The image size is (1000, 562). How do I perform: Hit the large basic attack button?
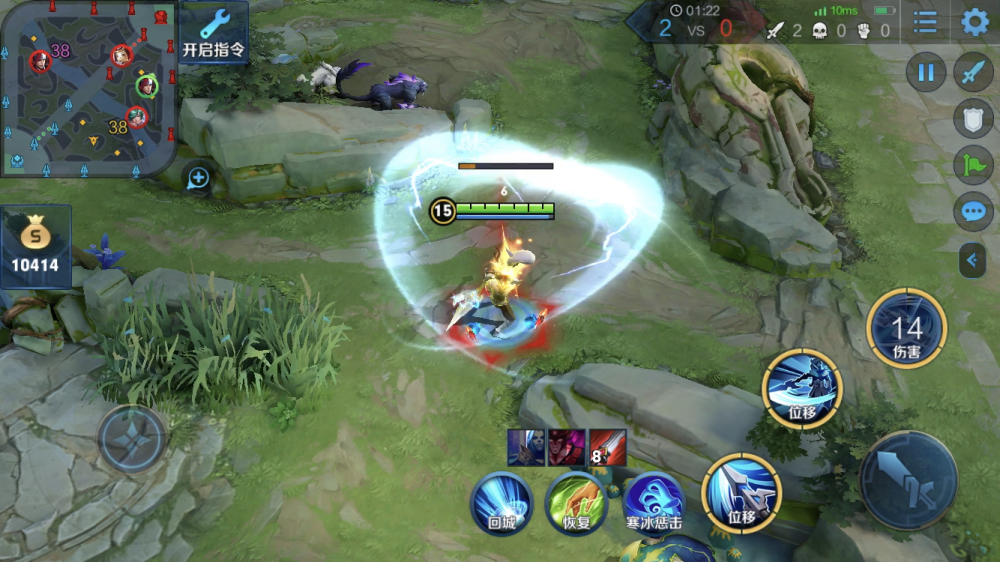point(909,480)
